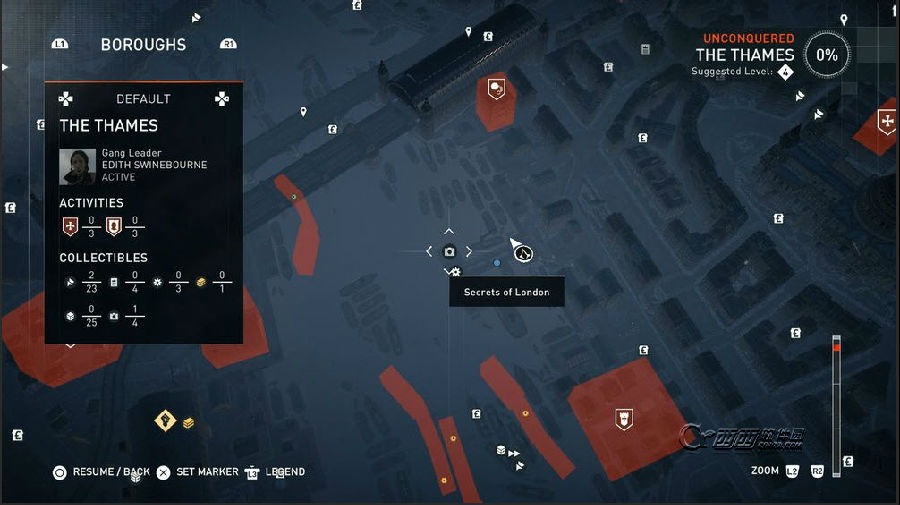900x505 pixels.
Task: Click Edith Swinebourne gang leader portrait
Action: [77, 166]
